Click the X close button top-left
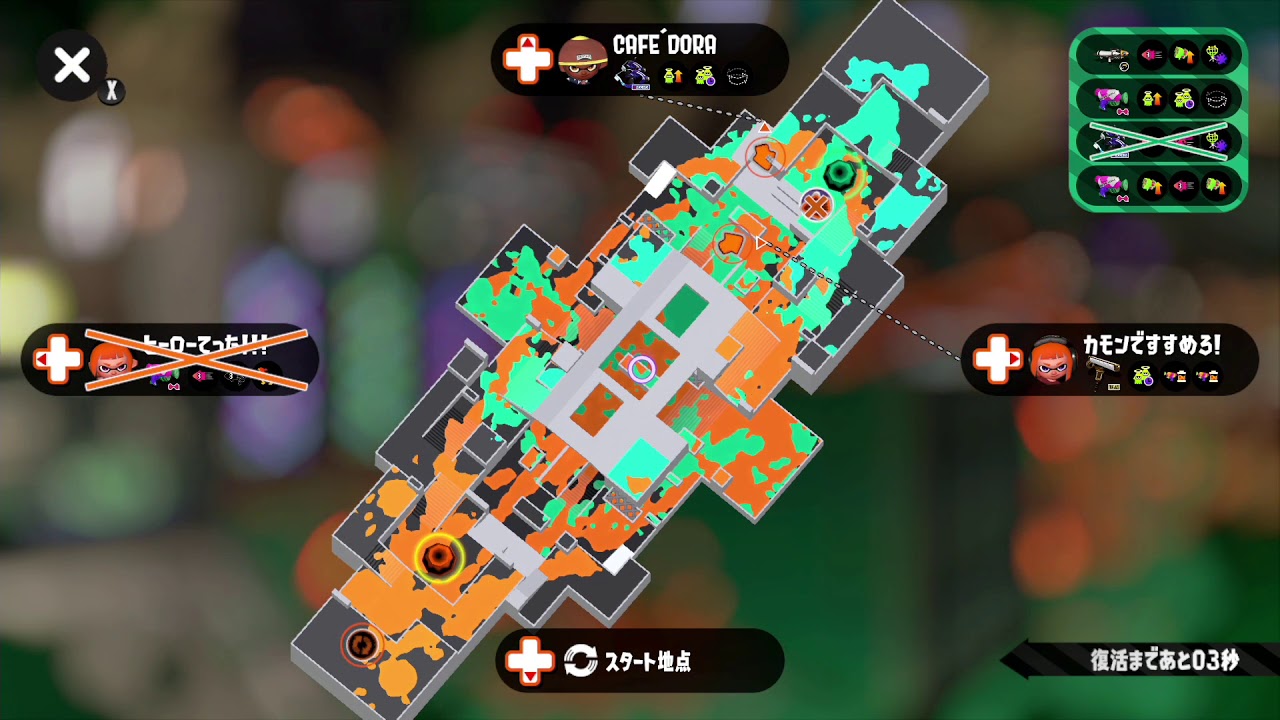The height and width of the screenshot is (720, 1280). 70,66
